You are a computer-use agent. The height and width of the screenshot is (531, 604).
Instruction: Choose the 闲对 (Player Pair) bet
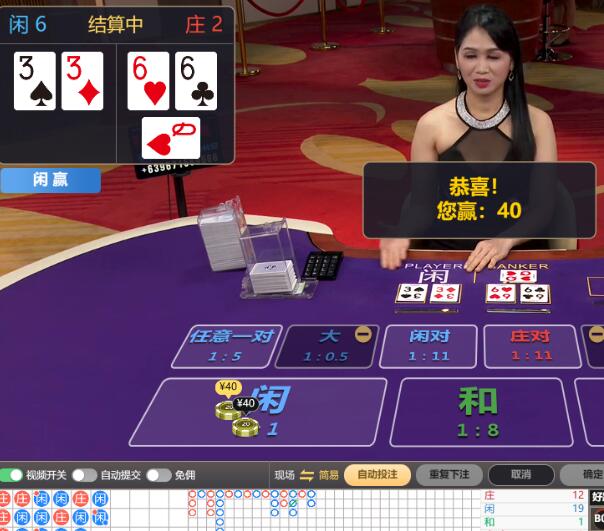[x=429, y=345]
